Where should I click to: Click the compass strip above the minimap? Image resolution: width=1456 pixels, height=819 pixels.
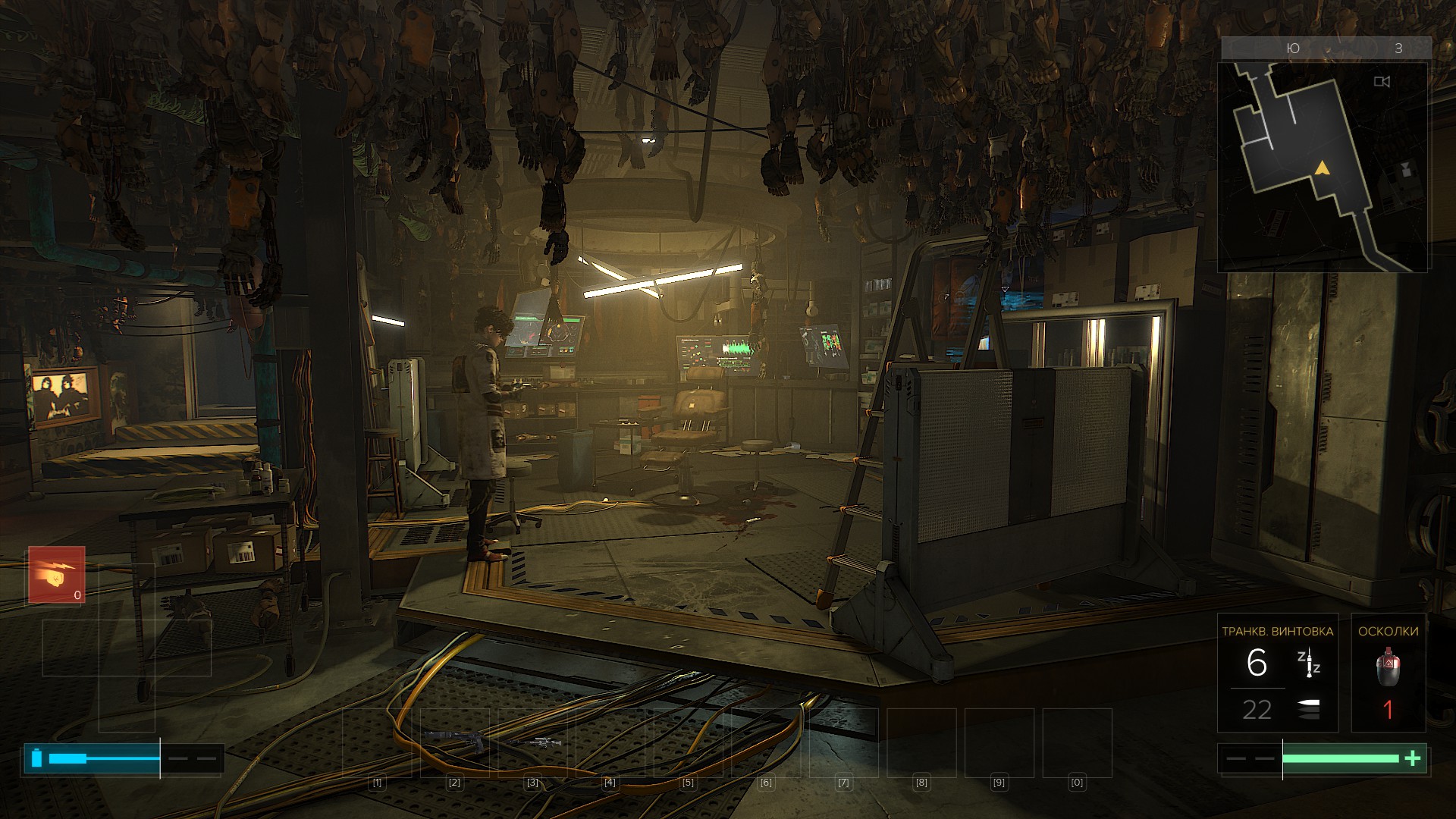[x=1326, y=49]
